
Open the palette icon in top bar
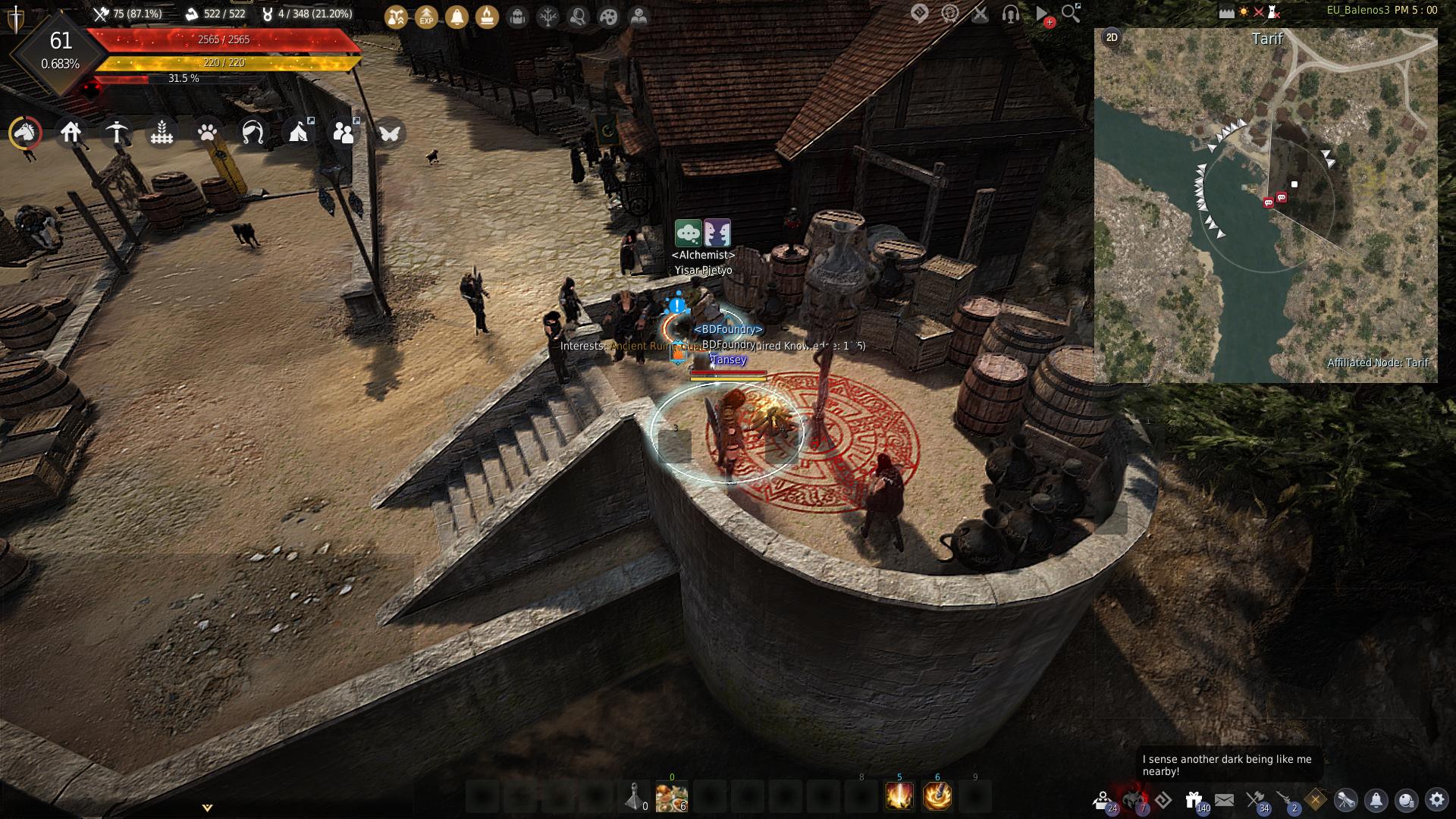(x=608, y=16)
